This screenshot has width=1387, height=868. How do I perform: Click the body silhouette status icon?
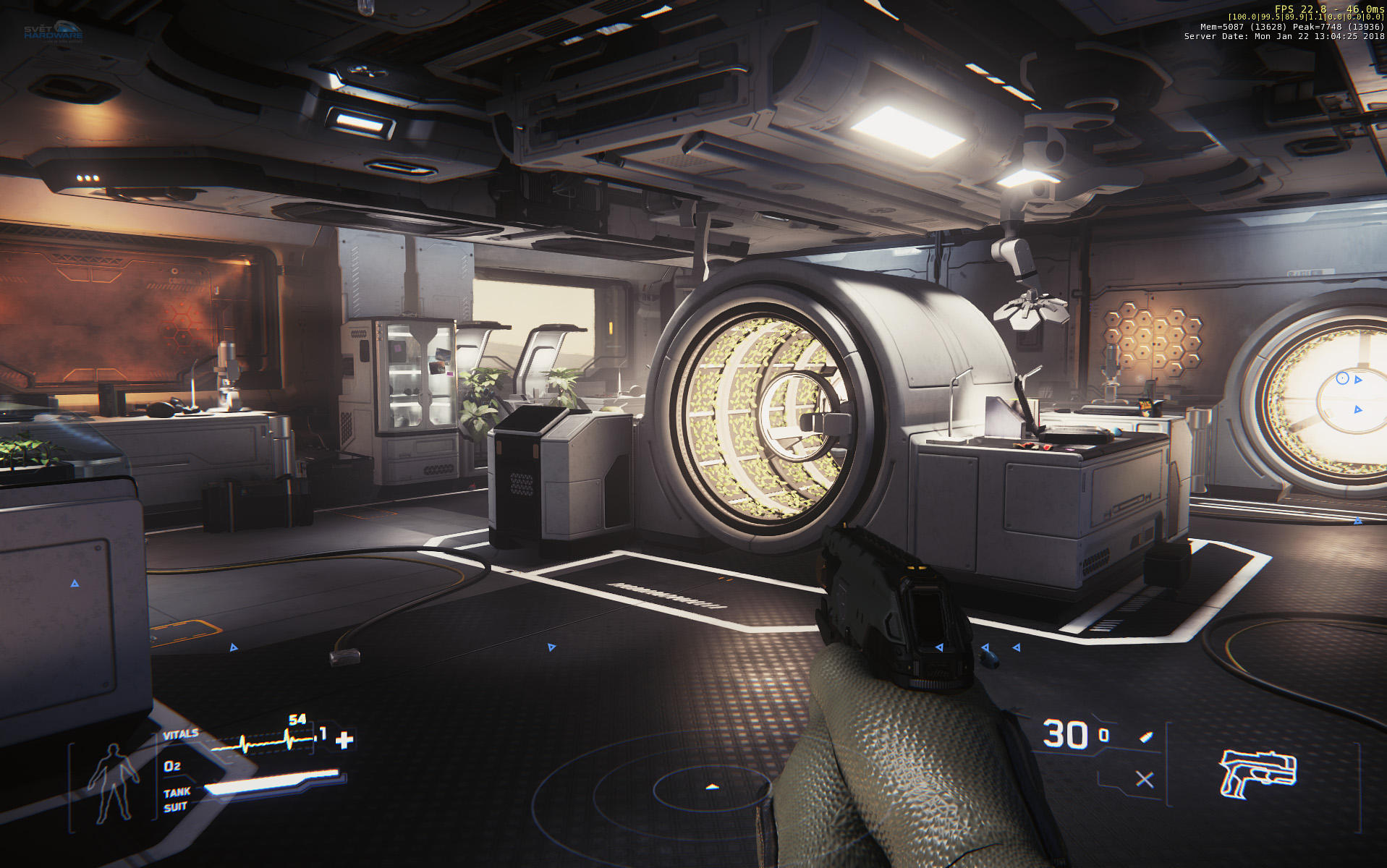click(x=113, y=785)
